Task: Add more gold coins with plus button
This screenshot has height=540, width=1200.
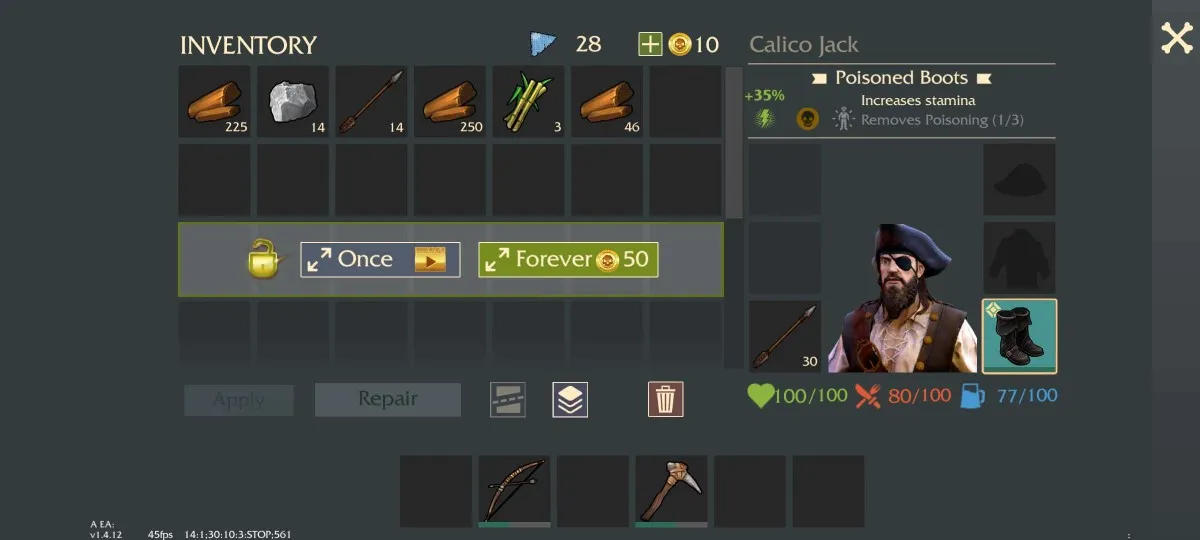Action: (650, 44)
